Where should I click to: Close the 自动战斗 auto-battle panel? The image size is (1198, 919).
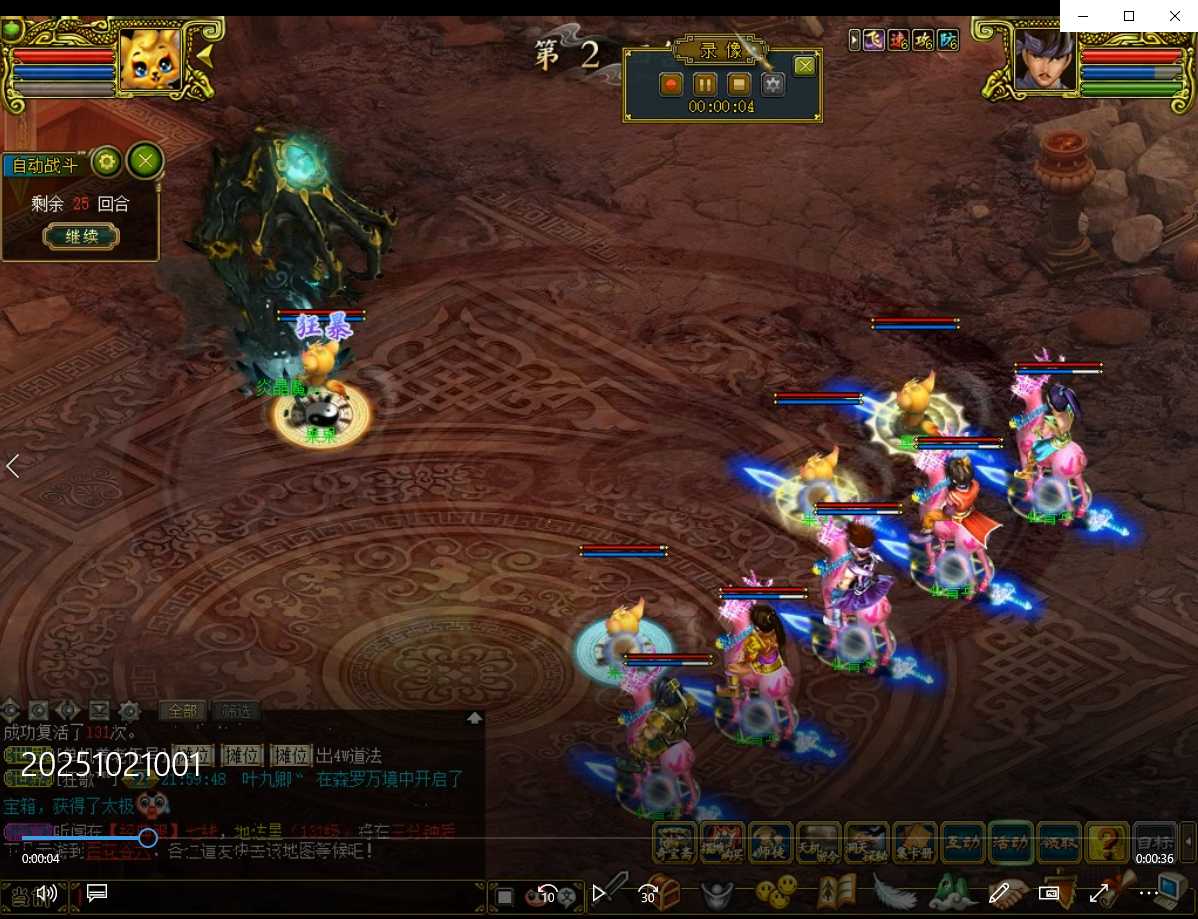coord(146,161)
